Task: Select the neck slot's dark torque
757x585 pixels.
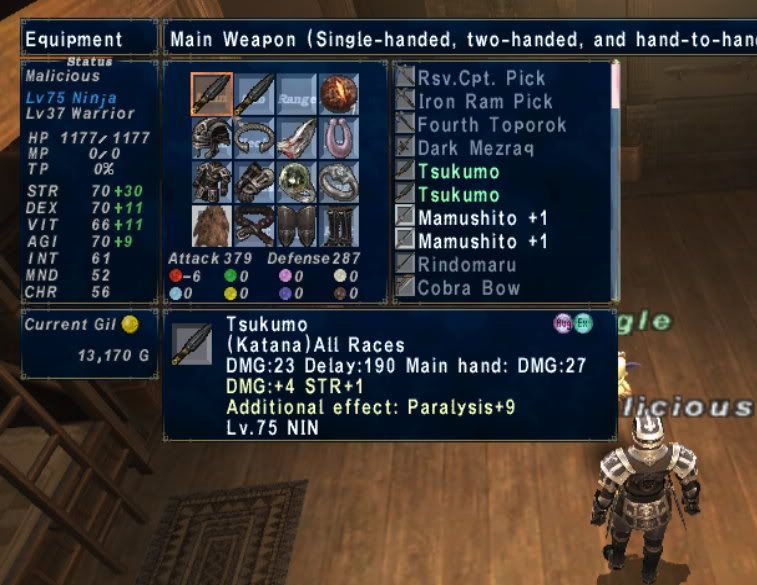Action: [254, 137]
